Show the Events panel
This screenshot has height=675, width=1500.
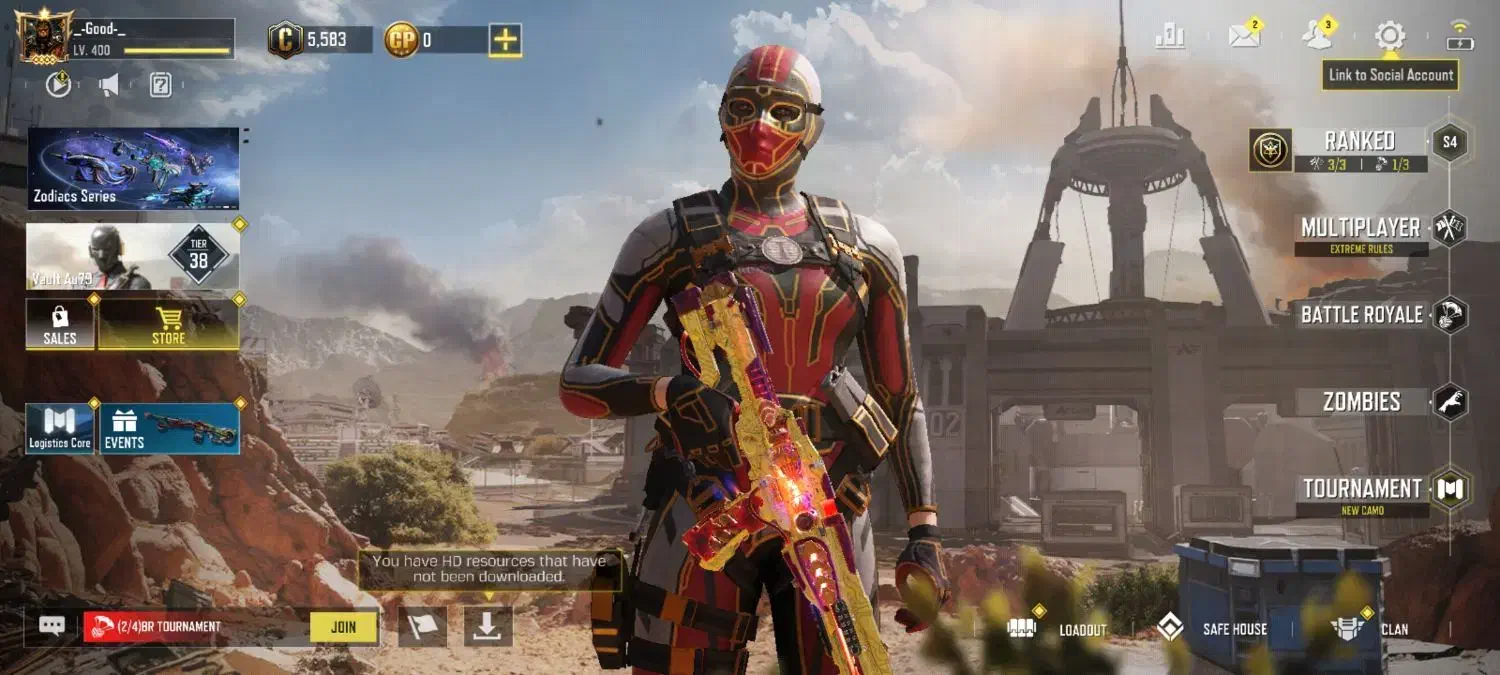click(x=169, y=428)
